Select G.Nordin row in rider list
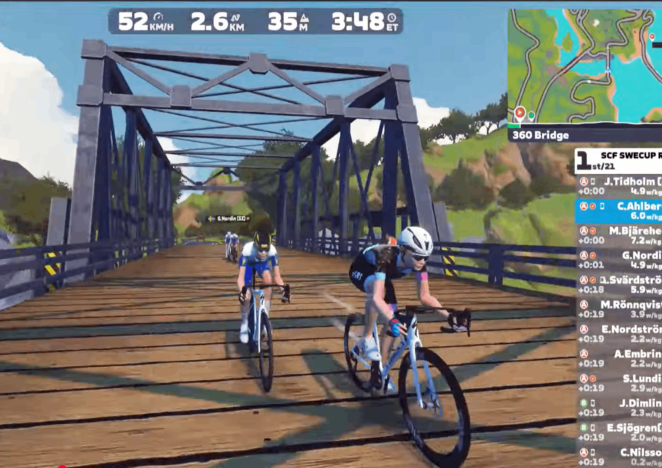Screen dimensions: 662x468 tap(618, 259)
